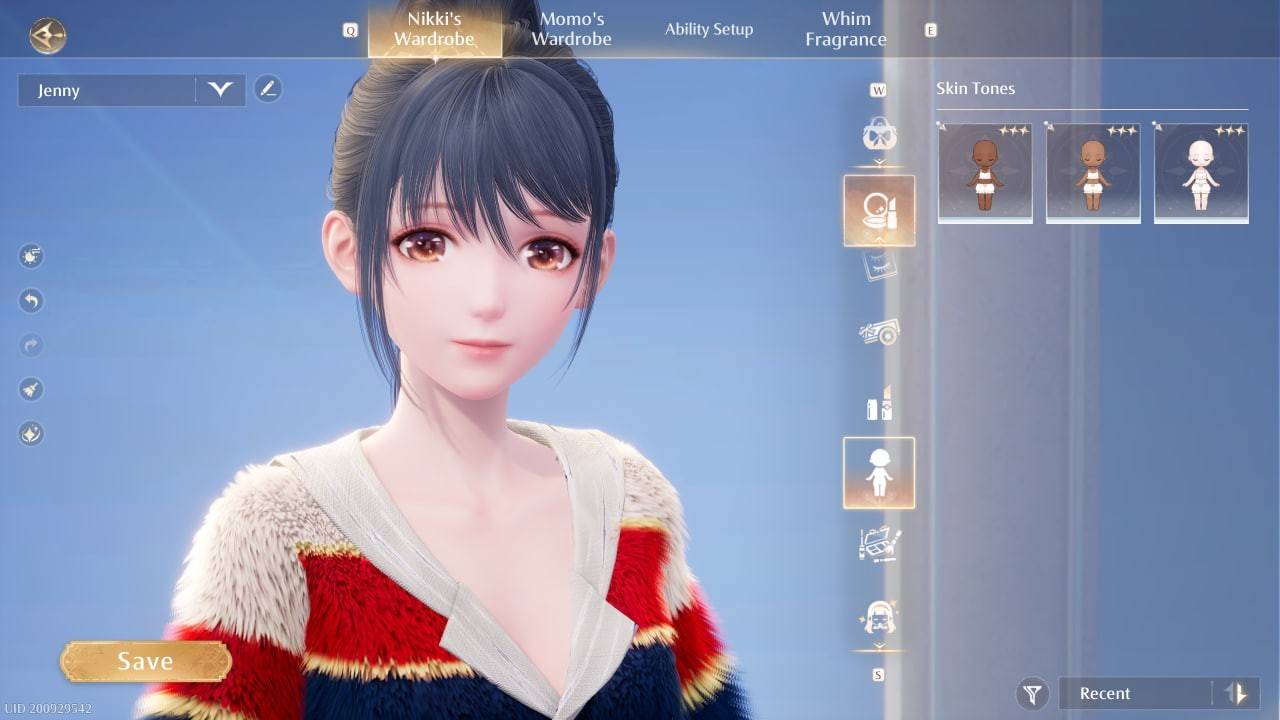Open the face paint camera icon
The image size is (1280, 720).
pyautogui.click(x=879, y=333)
